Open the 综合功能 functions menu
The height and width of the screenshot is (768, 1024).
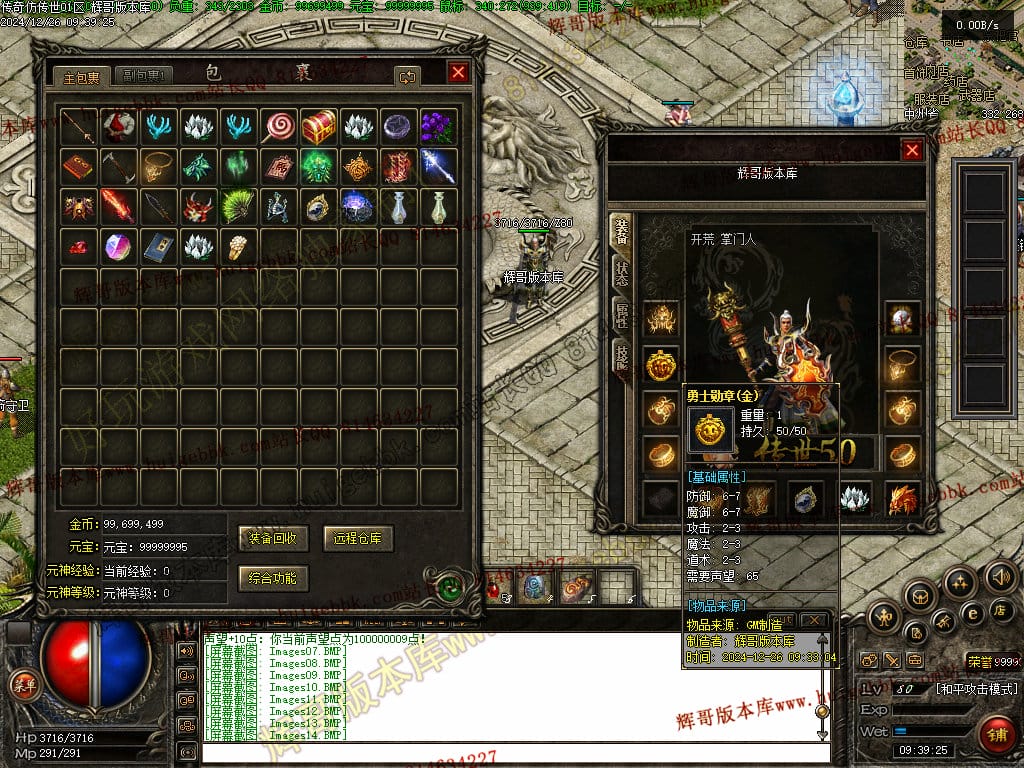[x=273, y=577]
